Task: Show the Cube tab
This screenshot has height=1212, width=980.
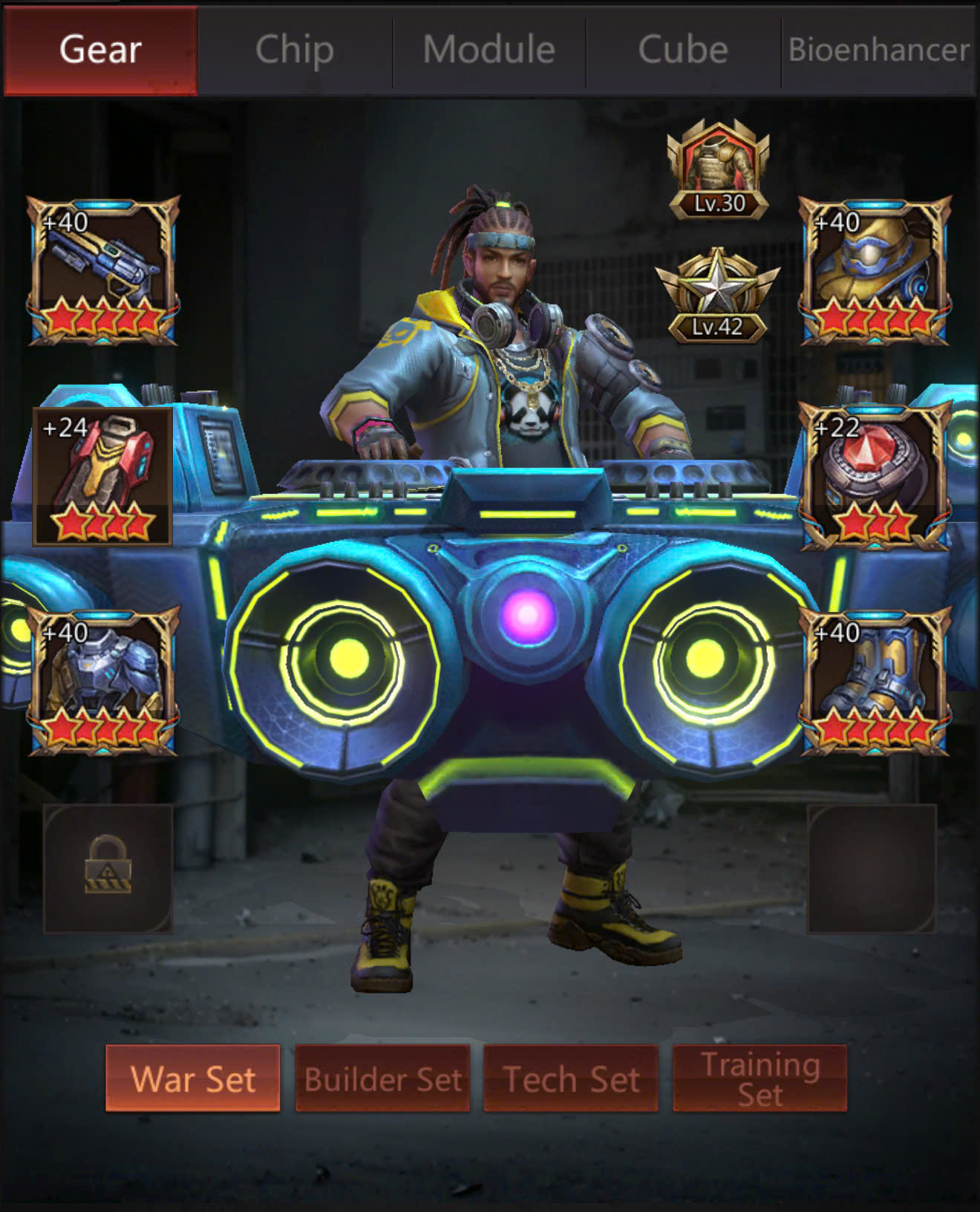Action: pyautogui.click(x=683, y=50)
